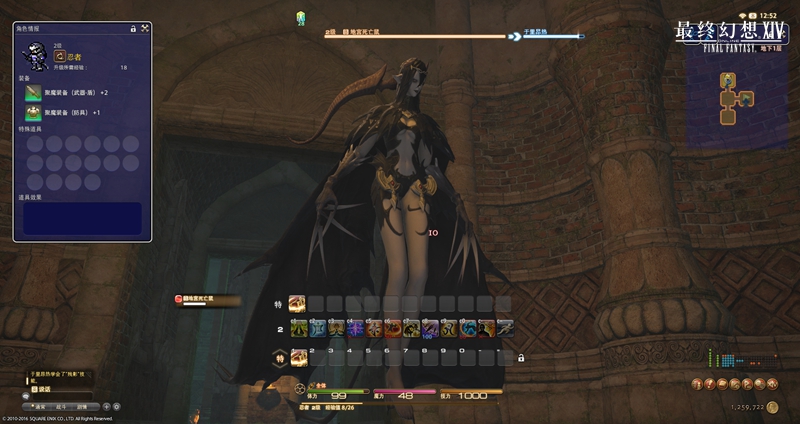Add a new chat tab with plus button
The image size is (800, 424).
[x=106, y=407]
